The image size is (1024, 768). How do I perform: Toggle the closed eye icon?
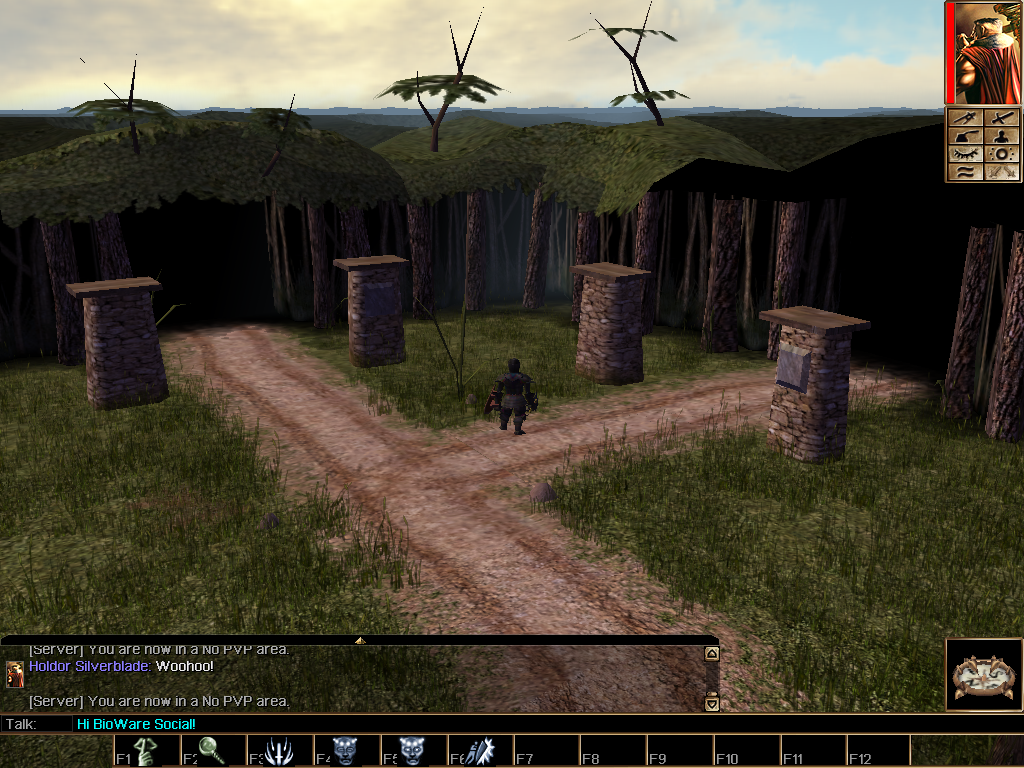(x=966, y=154)
